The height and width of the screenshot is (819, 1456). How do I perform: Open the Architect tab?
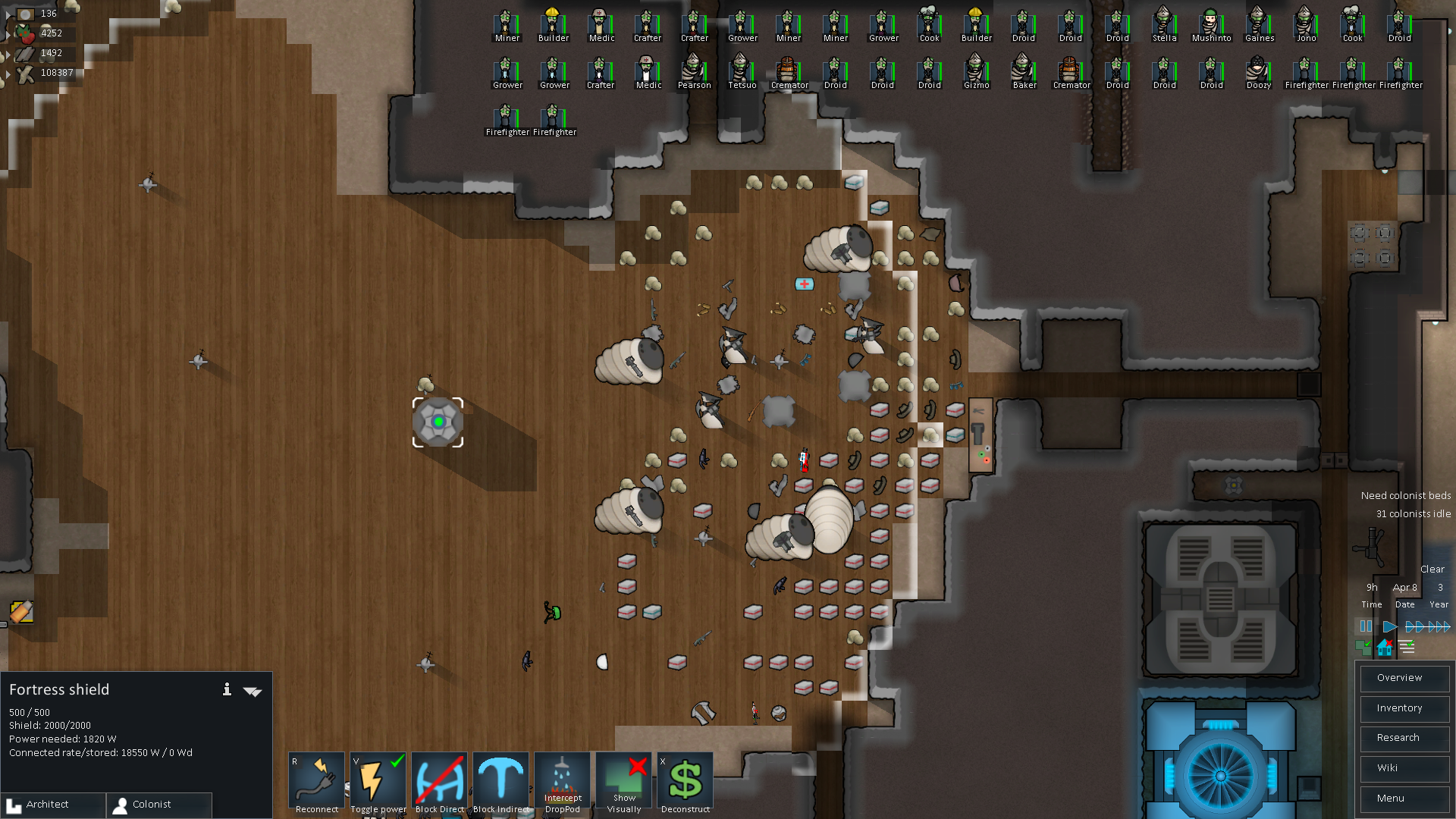53,805
